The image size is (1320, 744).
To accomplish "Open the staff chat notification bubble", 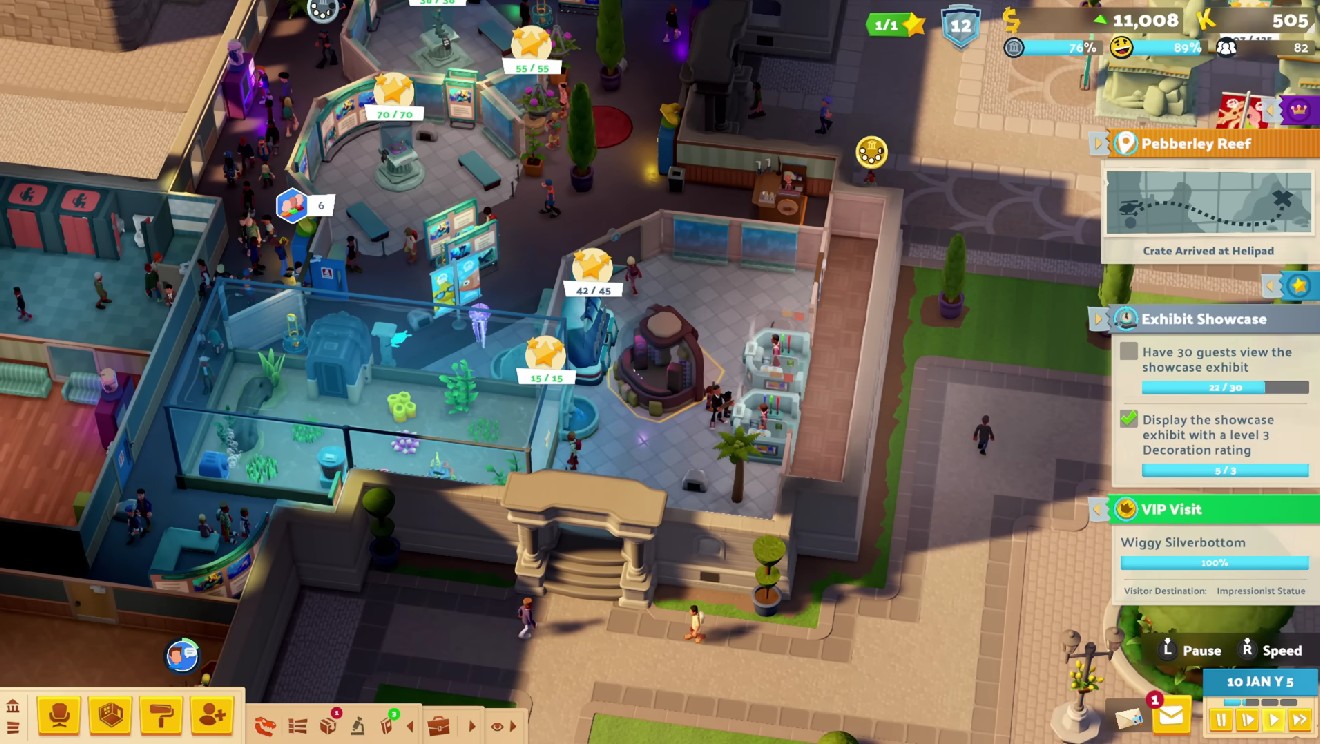I will (181, 656).
